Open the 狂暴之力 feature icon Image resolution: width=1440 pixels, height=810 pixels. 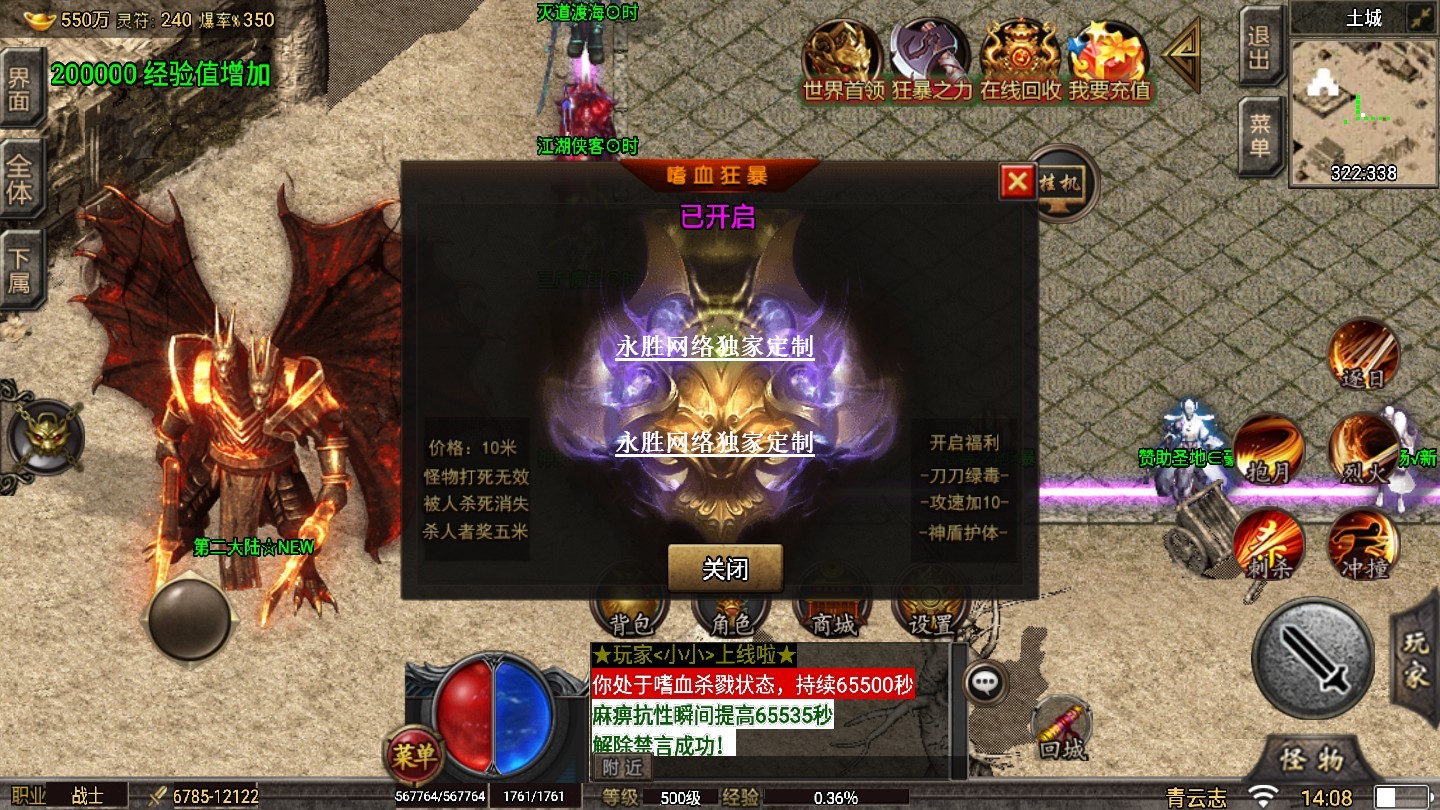931,60
